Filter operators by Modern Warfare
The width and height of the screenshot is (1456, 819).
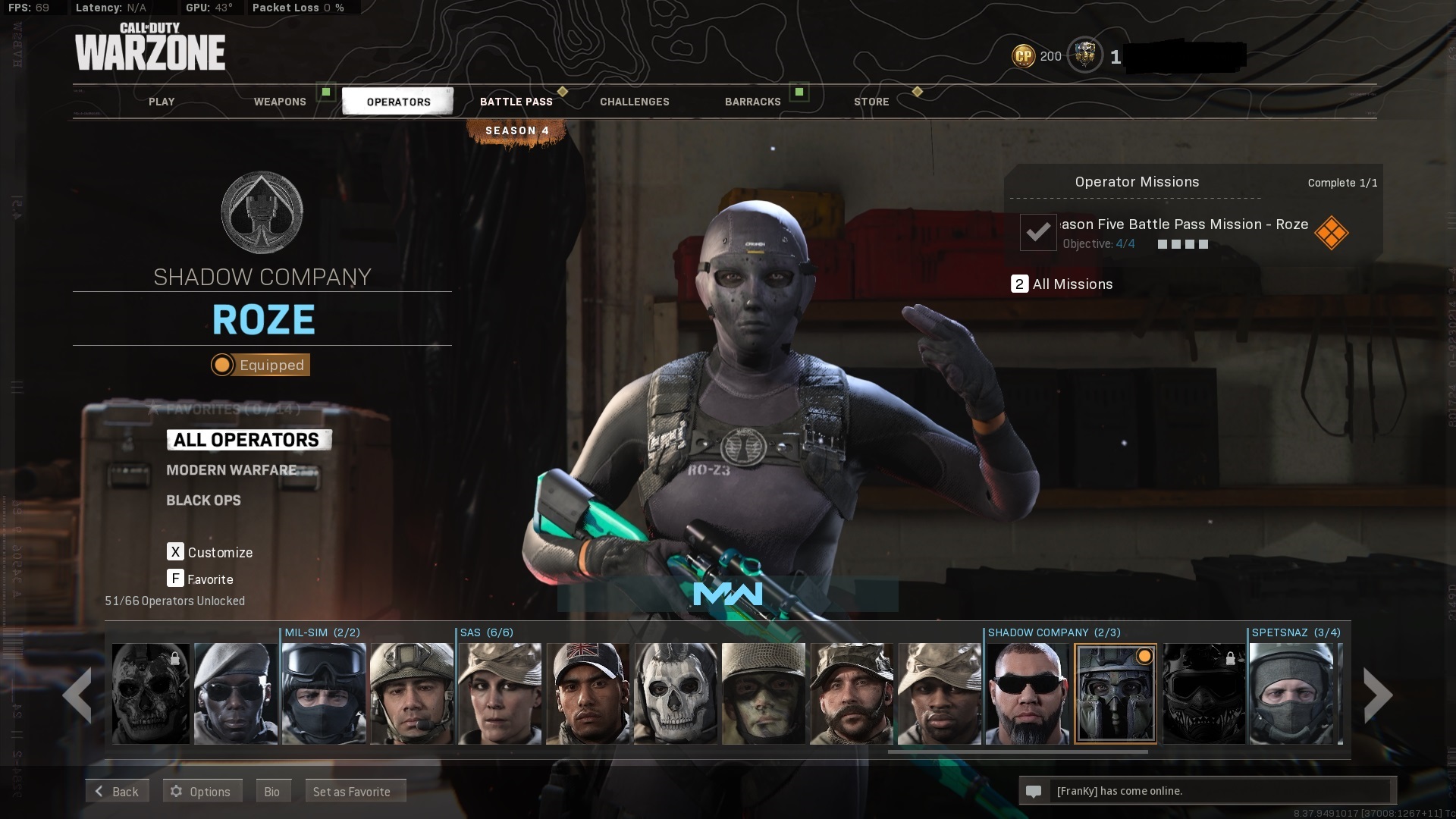click(231, 470)
